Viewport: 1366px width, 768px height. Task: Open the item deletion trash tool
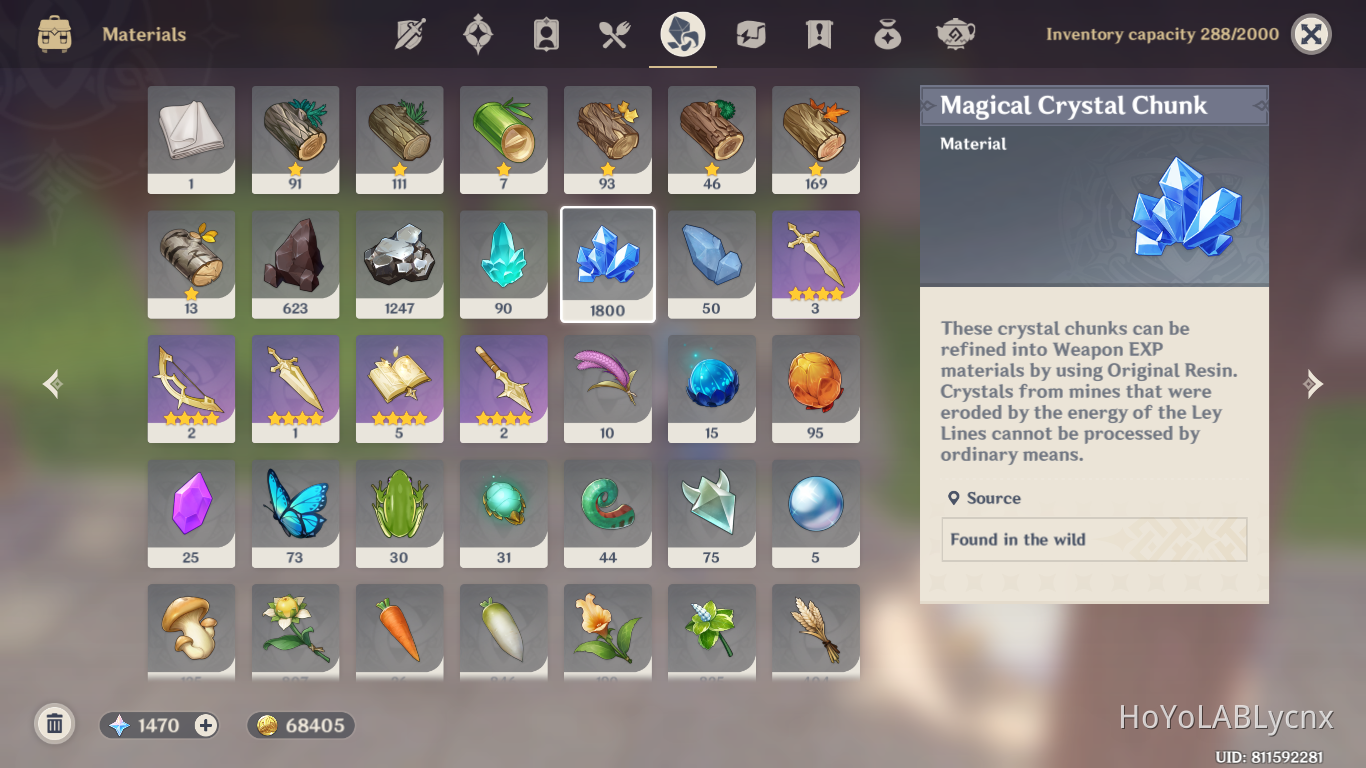pyautogui.click(x=54, y=723)
